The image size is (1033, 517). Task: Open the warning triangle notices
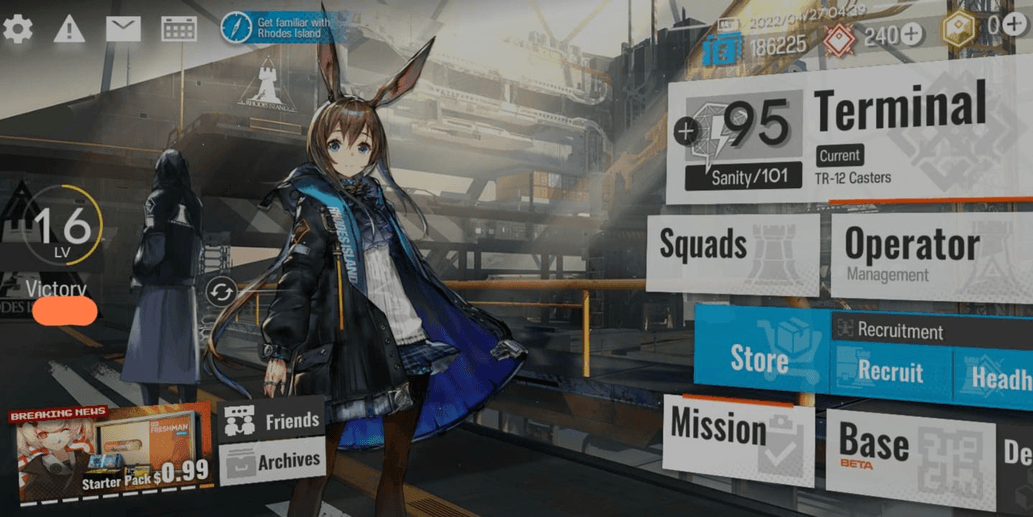click(69, 29)
